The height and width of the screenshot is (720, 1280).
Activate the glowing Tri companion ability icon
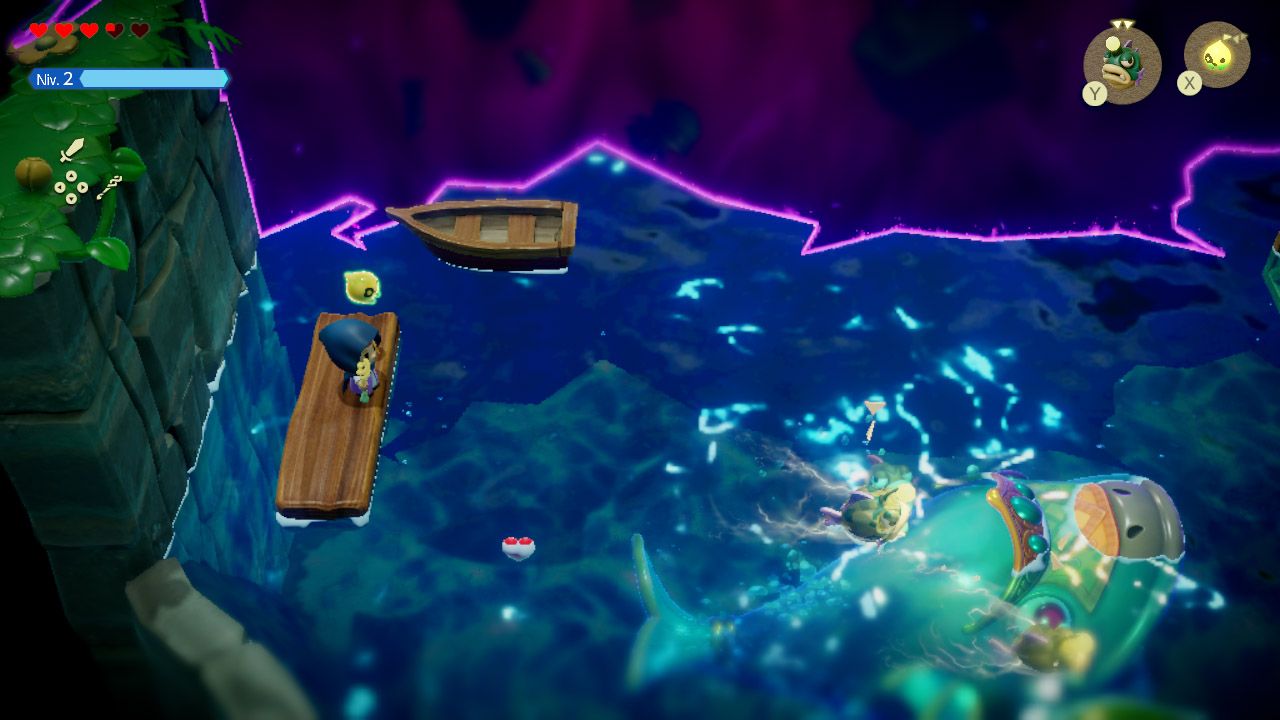click(x=1217, y=55)
